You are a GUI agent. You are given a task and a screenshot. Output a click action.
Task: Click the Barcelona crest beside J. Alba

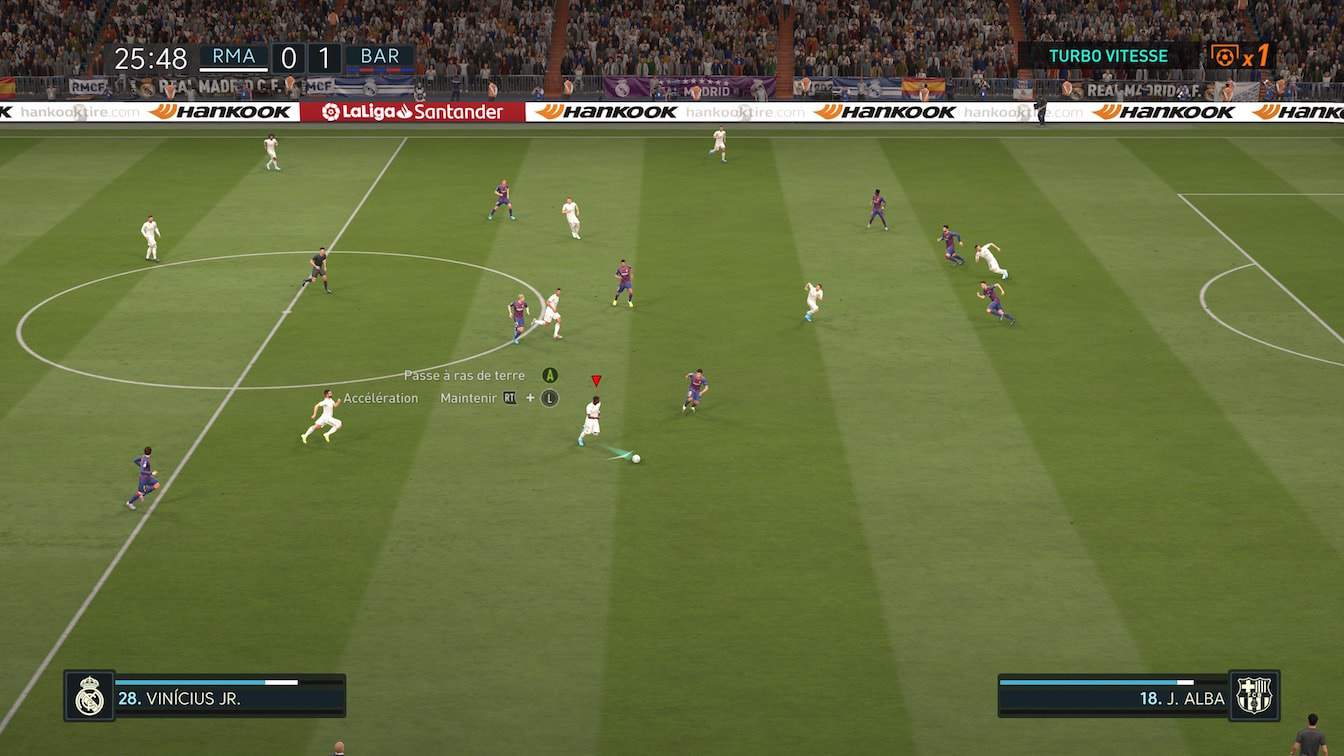click(x=1254, y=696)
